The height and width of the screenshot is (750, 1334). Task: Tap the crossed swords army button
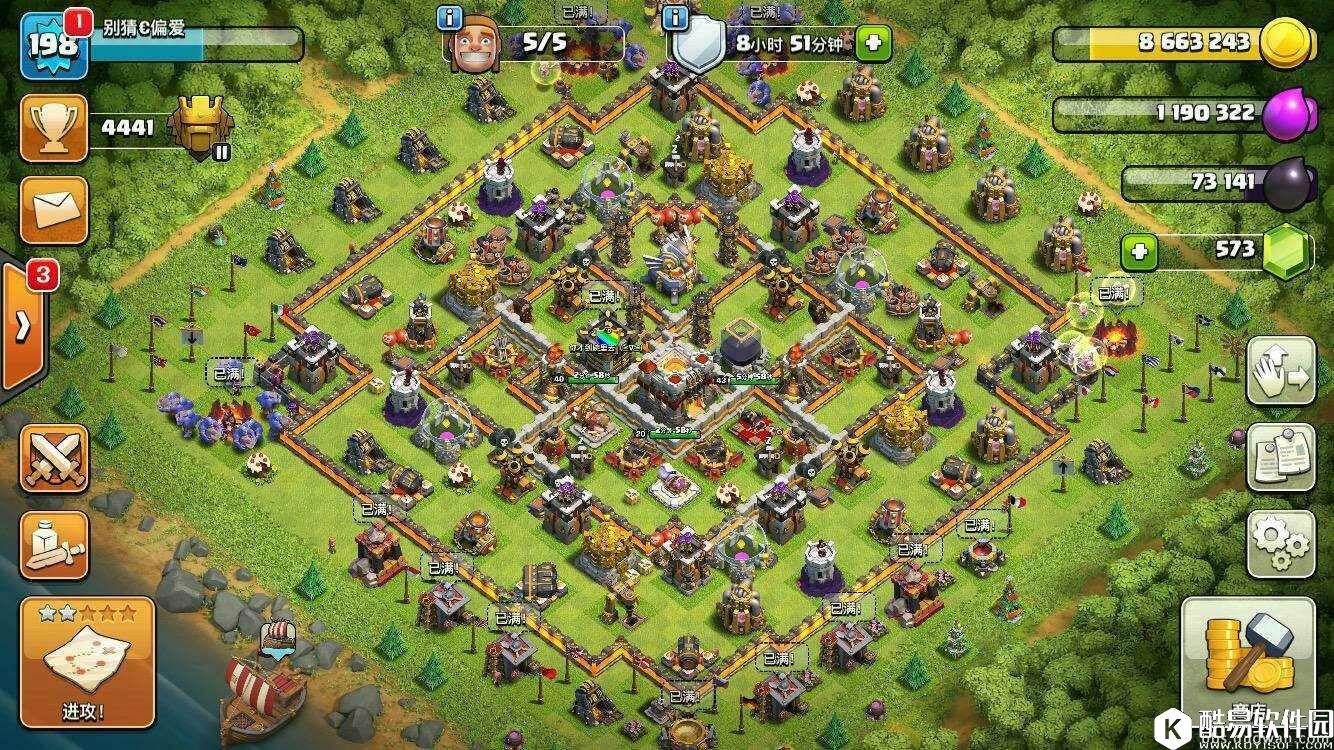[x=54, y=459]
